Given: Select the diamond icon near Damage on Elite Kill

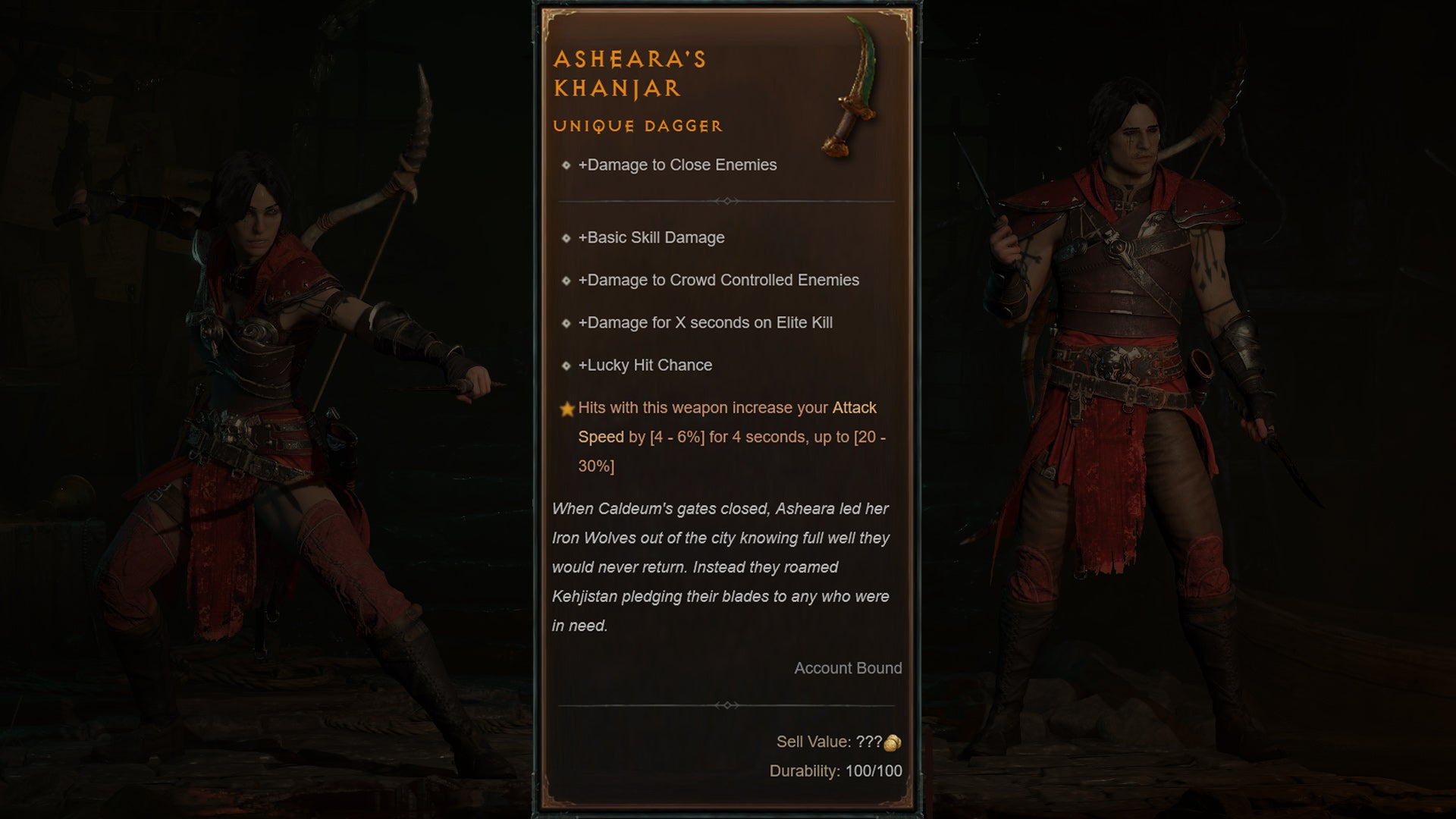Looking at the screenshot, I should click(565, 322).
